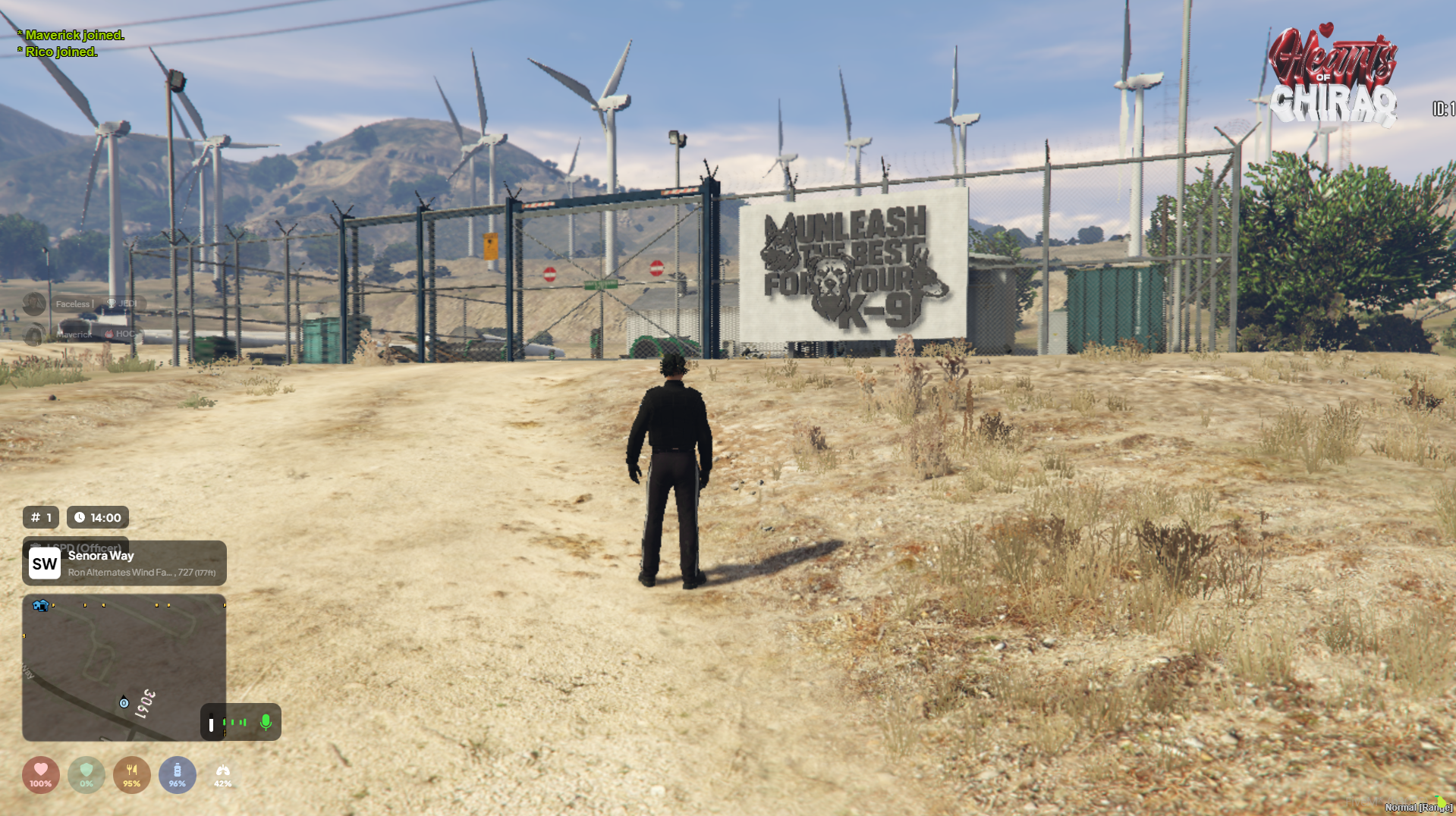Select the blue house blip on the minimap

coord(40,605)
